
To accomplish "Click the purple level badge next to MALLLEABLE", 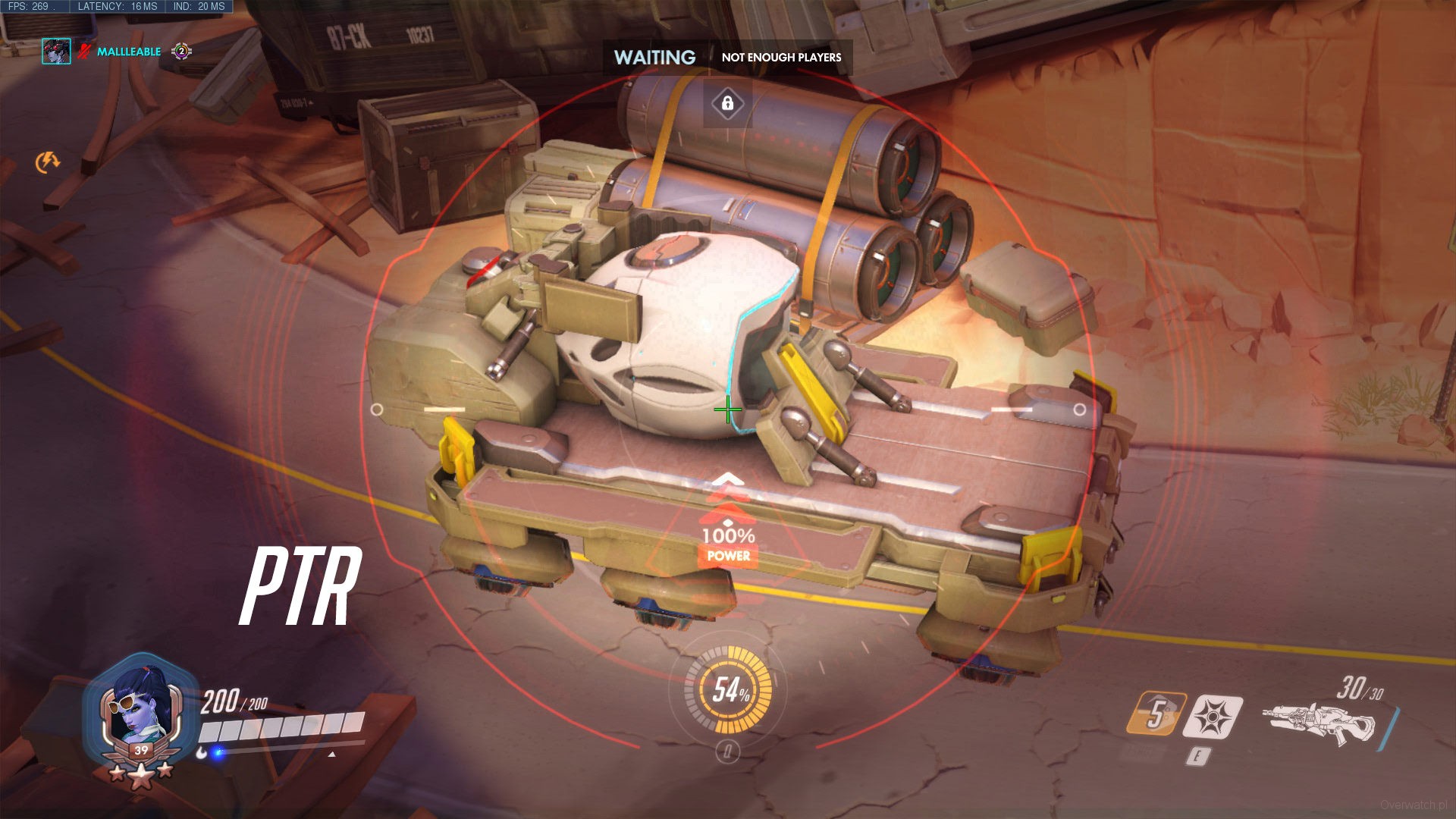I will click(x=181, y=52).
